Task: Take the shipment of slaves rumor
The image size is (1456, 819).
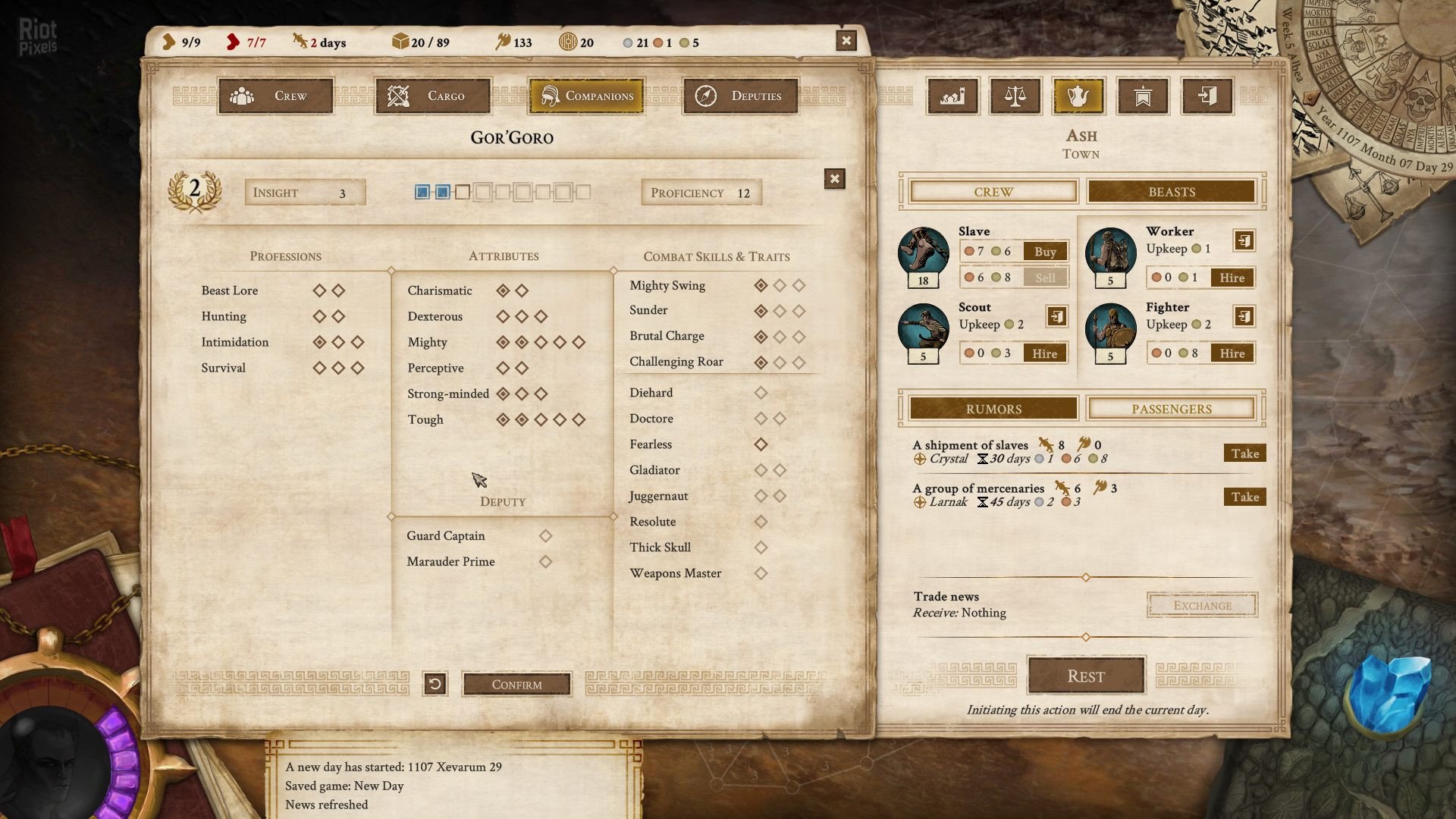Action: point(1244,453)
